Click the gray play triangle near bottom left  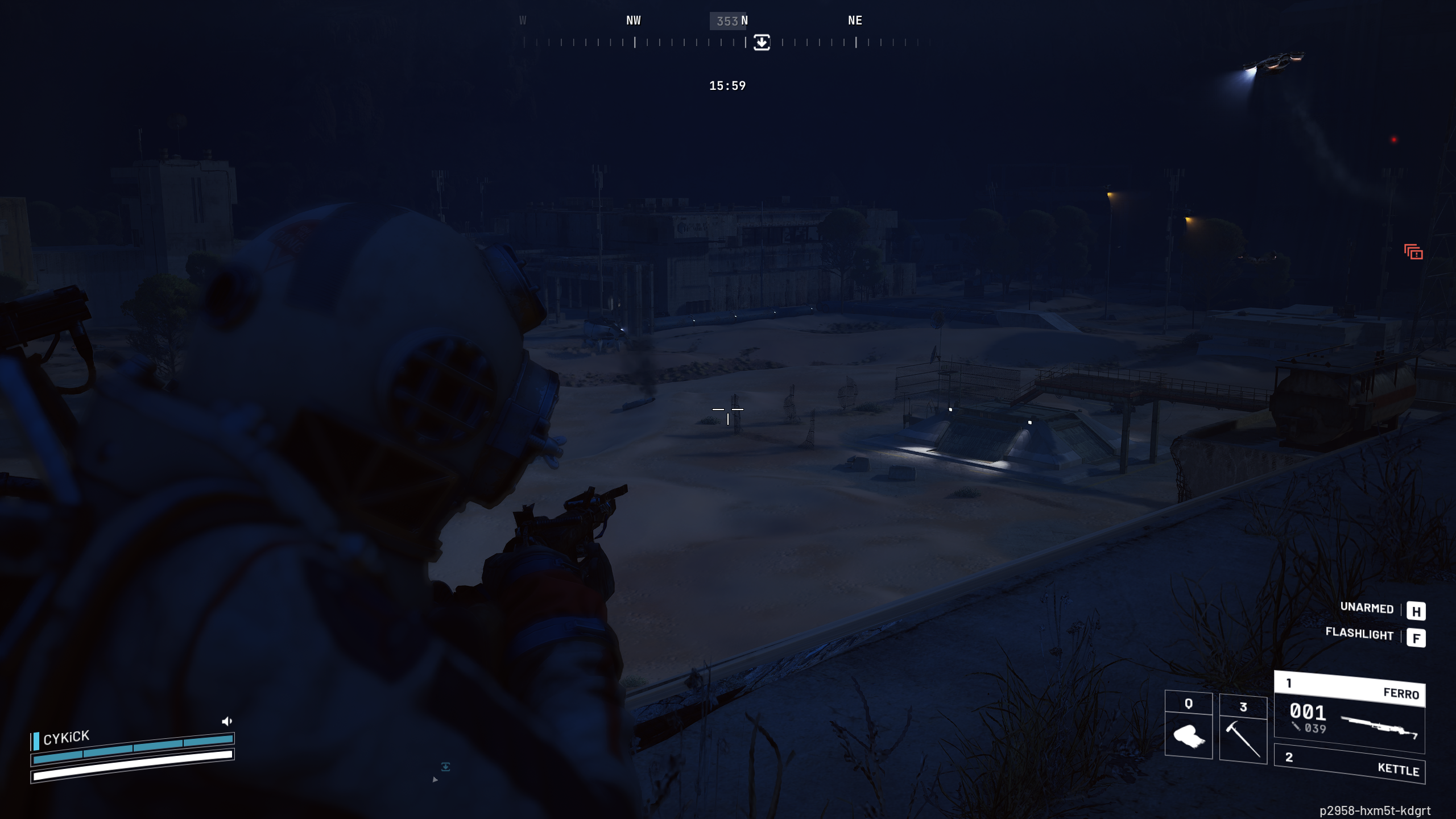(x=436, y=780)
